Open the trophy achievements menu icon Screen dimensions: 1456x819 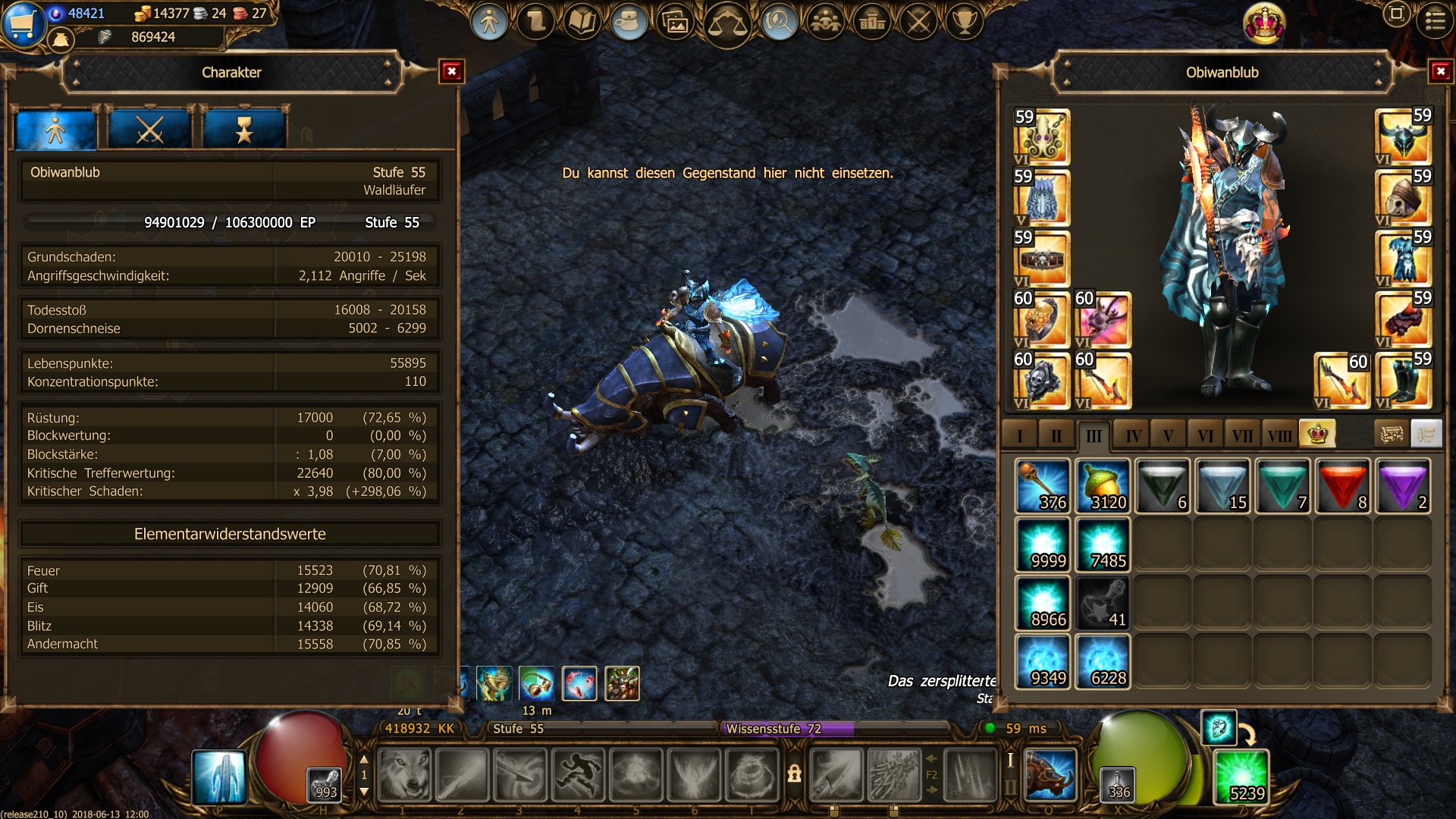pyautogui.click(x=965, y=21)
